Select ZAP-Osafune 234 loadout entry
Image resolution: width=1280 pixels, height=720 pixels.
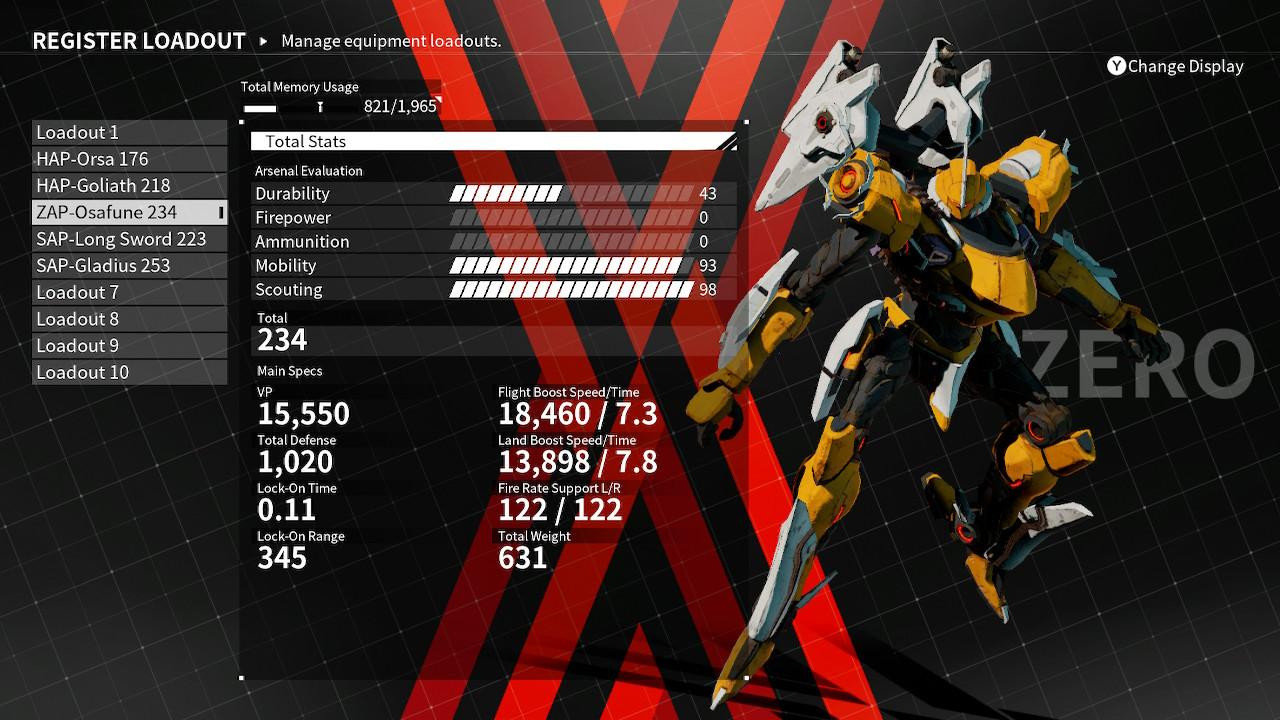coord(129,212)
